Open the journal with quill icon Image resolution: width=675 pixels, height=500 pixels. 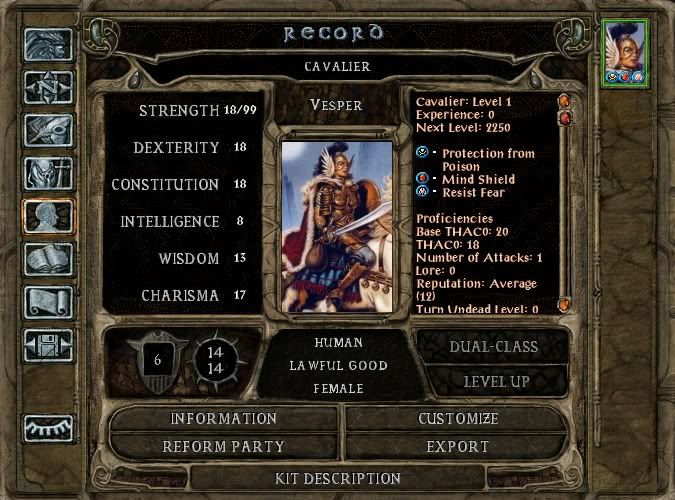48,131
